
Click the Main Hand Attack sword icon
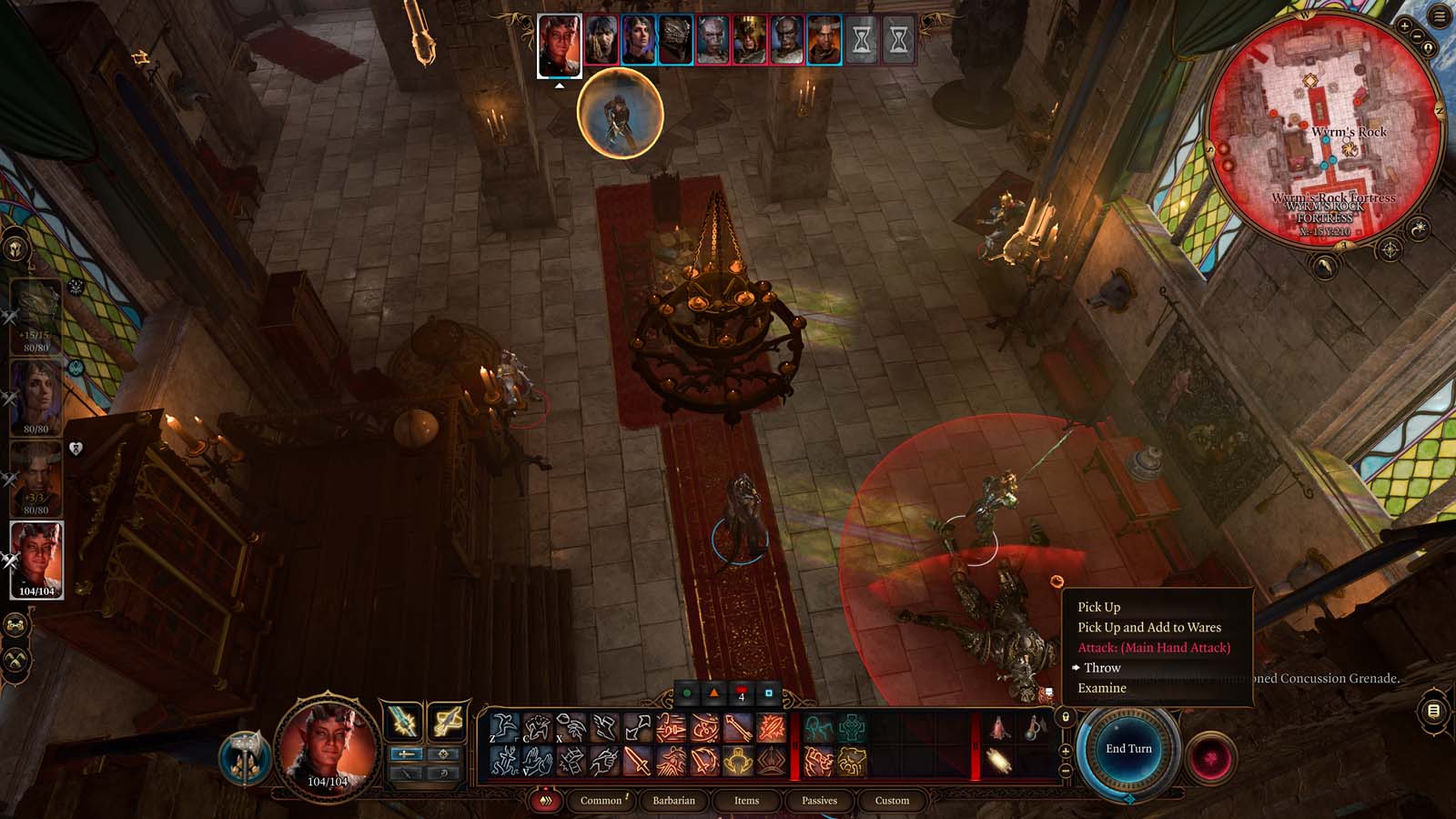[x=637, y=763]
